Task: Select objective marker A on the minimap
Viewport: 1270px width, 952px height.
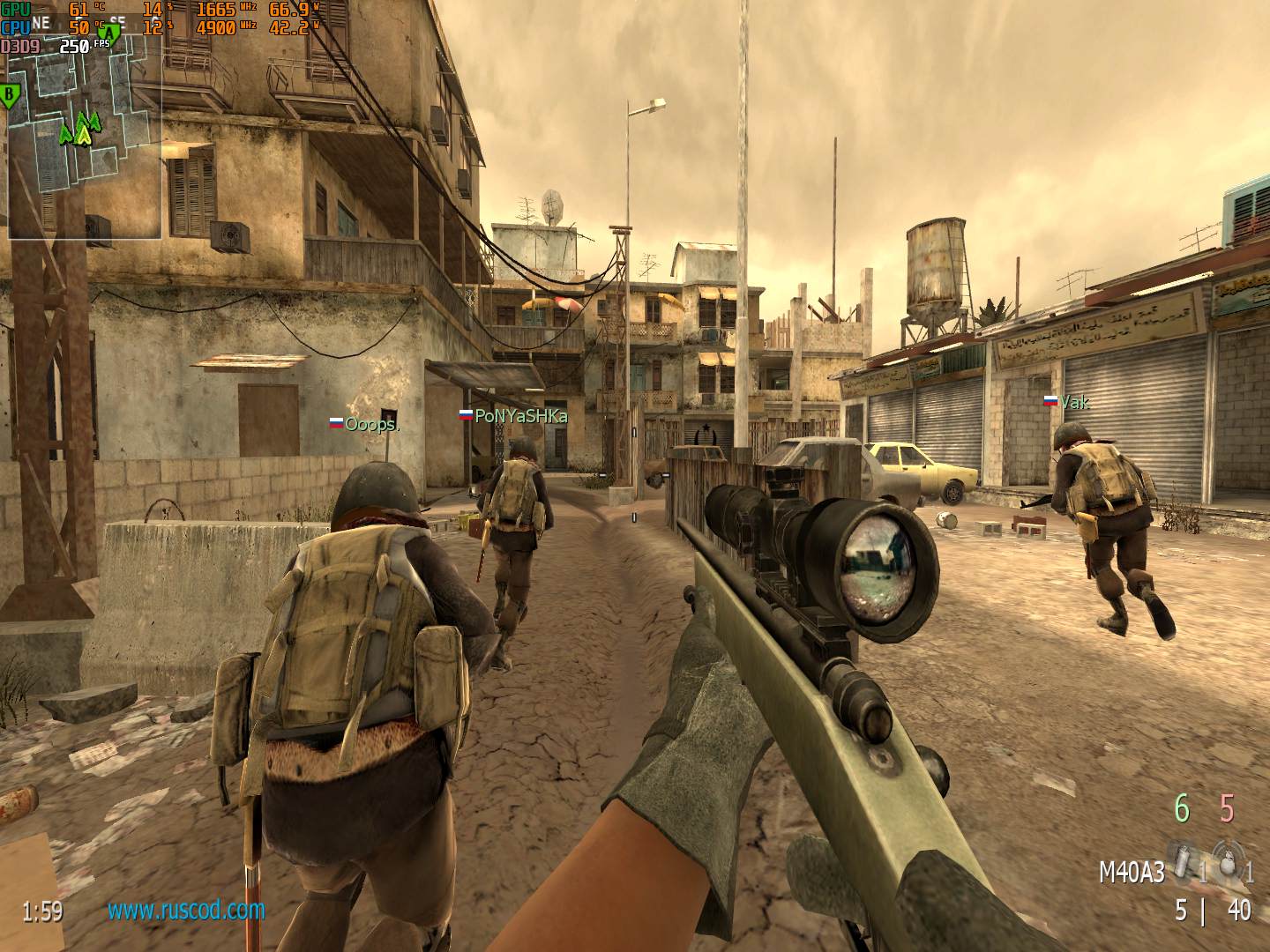Action: pyautogui.click(x=108, y=35)
